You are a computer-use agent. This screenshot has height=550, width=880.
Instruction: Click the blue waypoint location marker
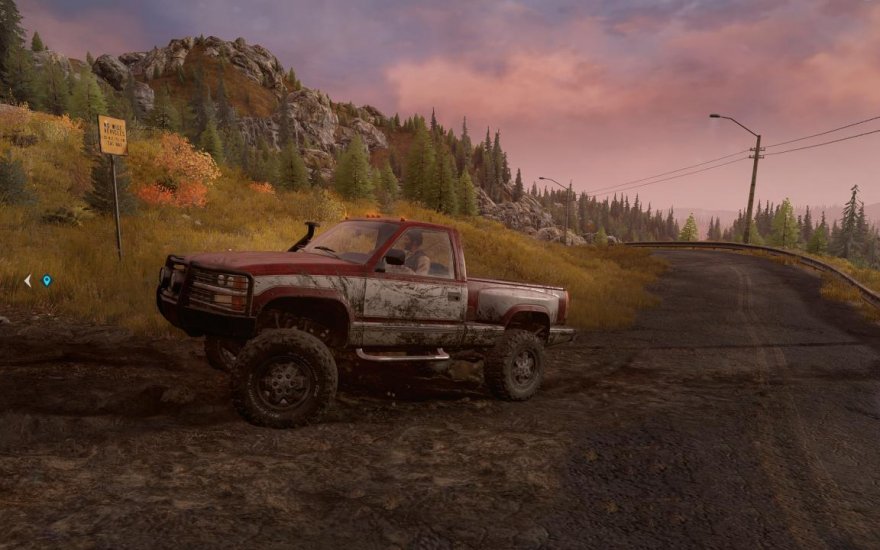pos(46,281)
